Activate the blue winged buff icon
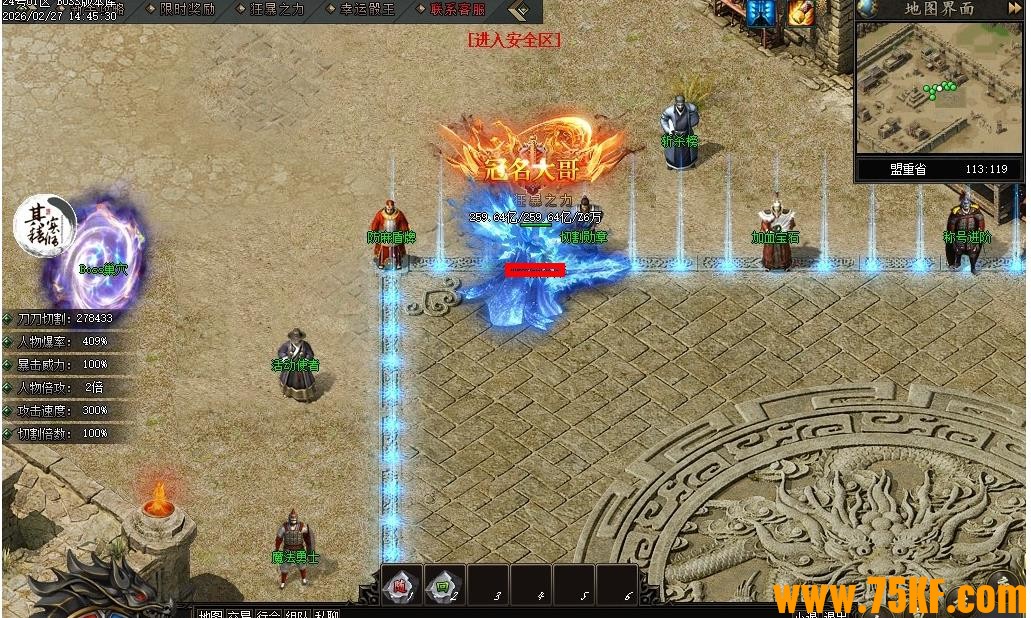Image resolution: width=1031 pixels, height=618 pixels. (761, 13)
